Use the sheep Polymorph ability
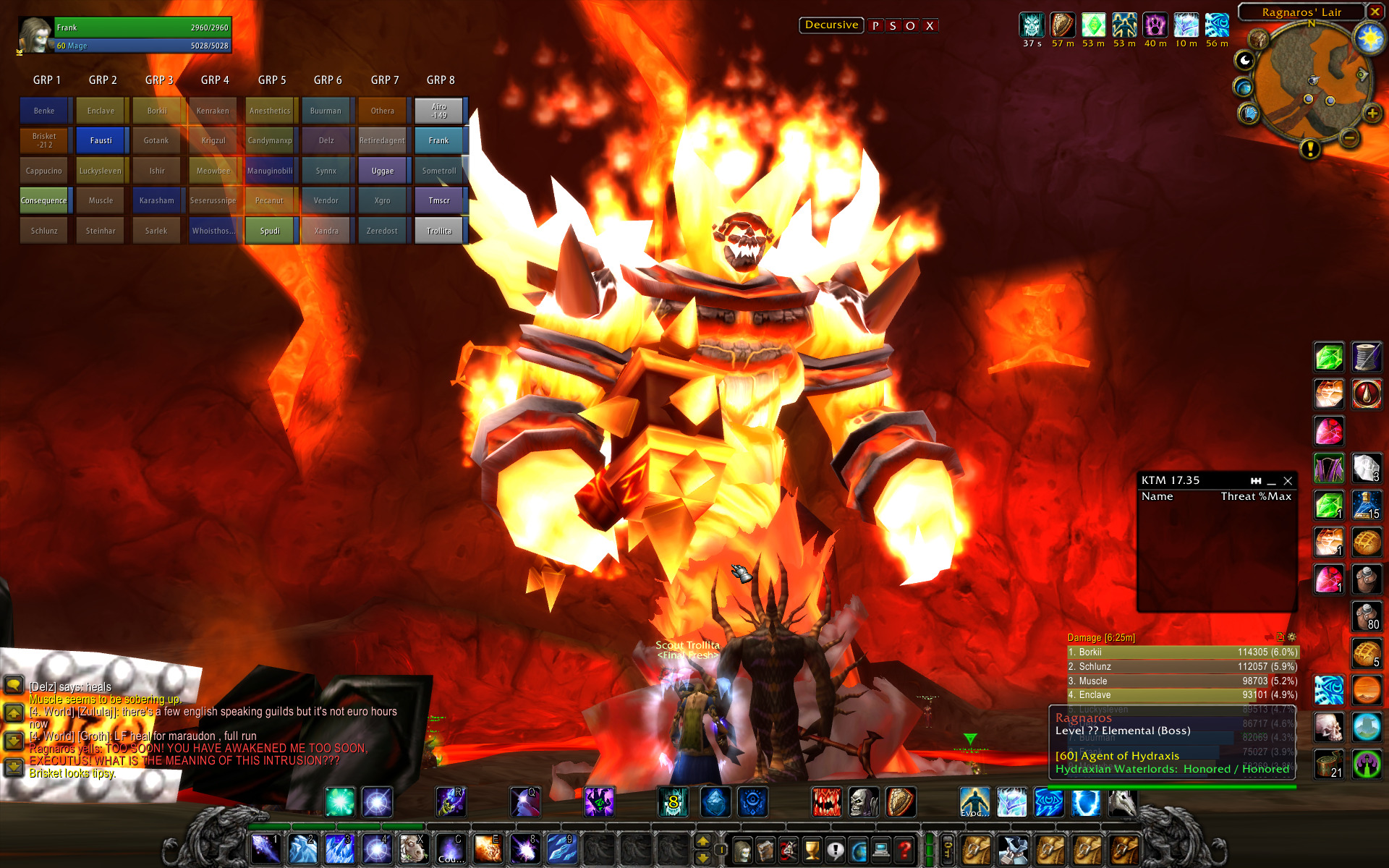Image resolution: width=1389 pixels, height=868 pixels. tap(413, 849)
